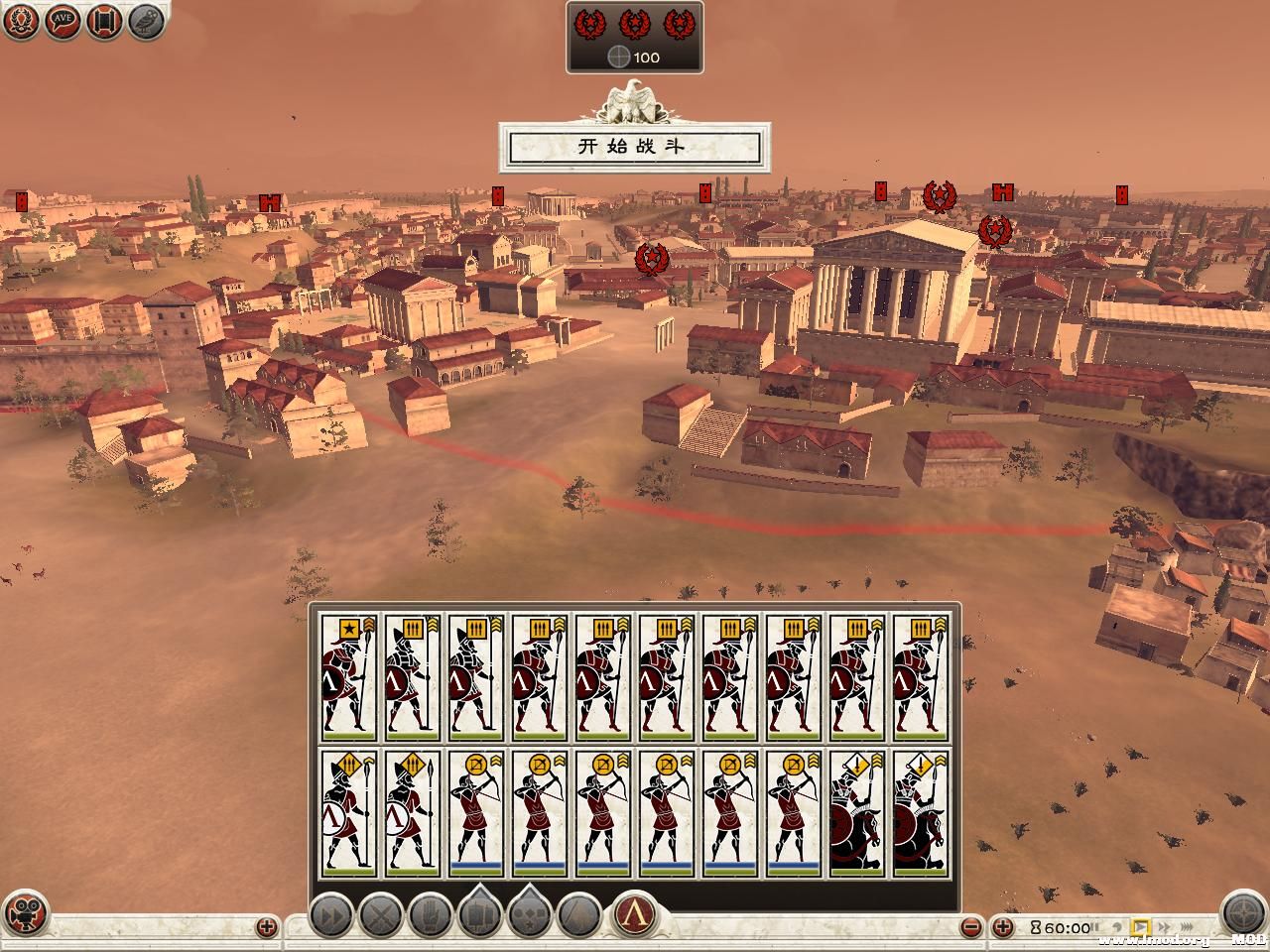This screenshot has width=1270, height=952.
Task: Click the 开始战斗 start battle button
Action: pyautogui.click(x=633, y=147)
